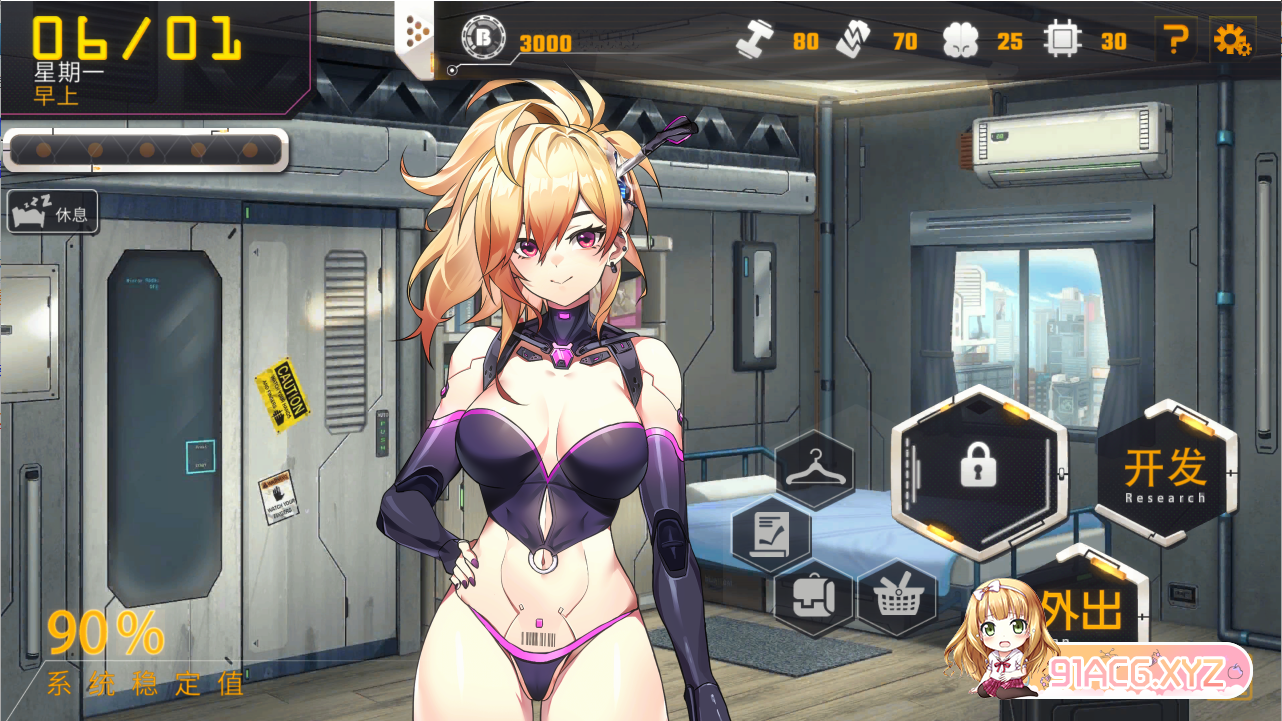This screenshot has width=1282, height=721.
Task: Select the 外出 go-out button
Action: (x=1085, y=607)
